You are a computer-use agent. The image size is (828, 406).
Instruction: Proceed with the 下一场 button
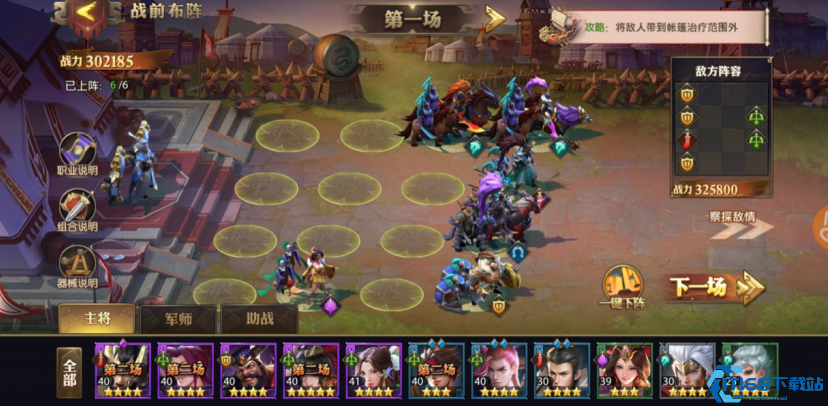click(714, 288)
